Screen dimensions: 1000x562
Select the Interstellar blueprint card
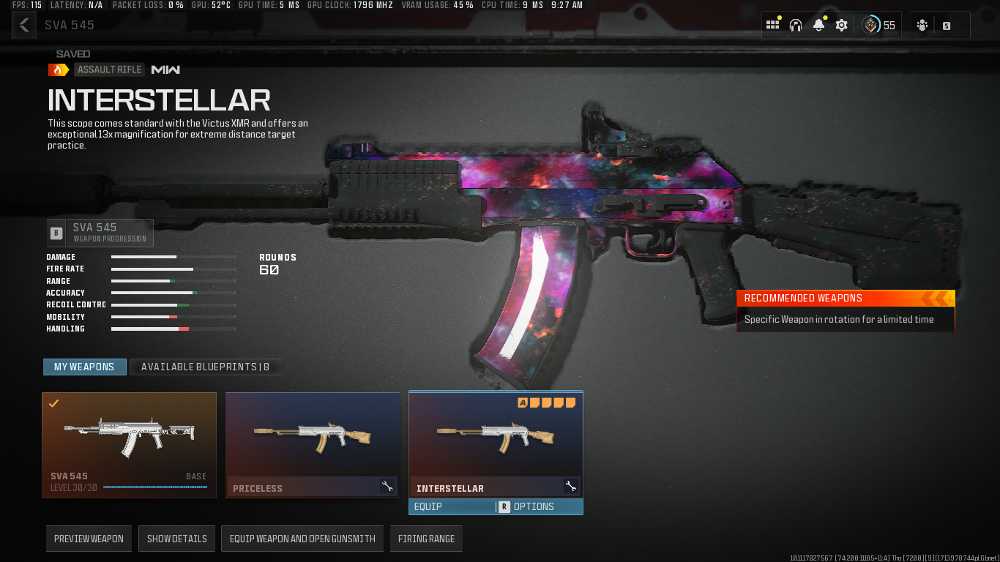[x=495, y=444]
